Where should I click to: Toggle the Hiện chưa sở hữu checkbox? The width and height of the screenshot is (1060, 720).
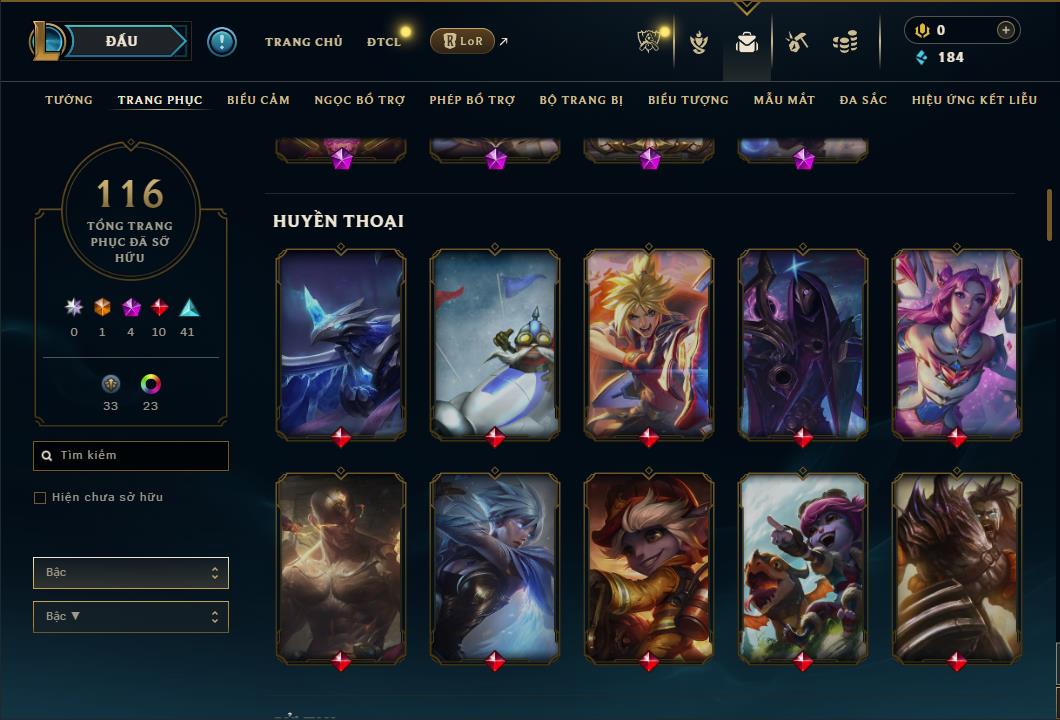(40, 498)
